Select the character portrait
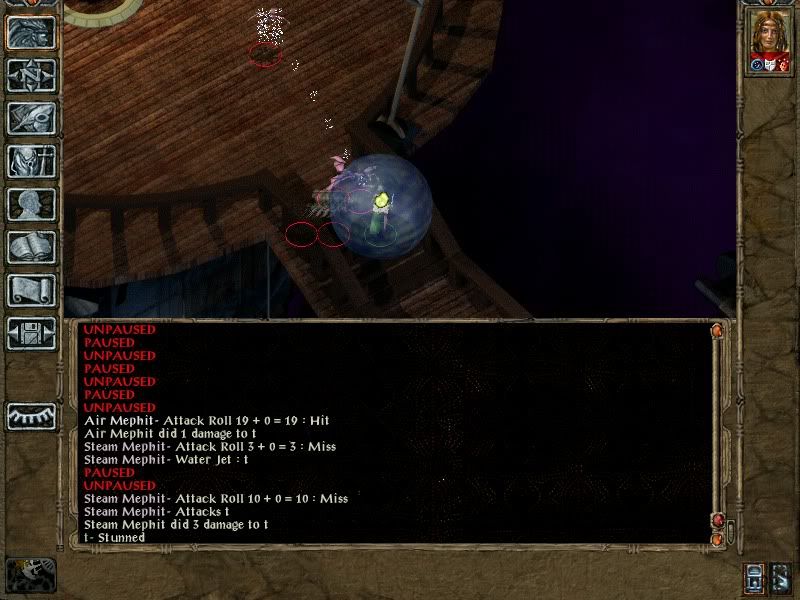The image size is (800, 600). click(769, 42)
